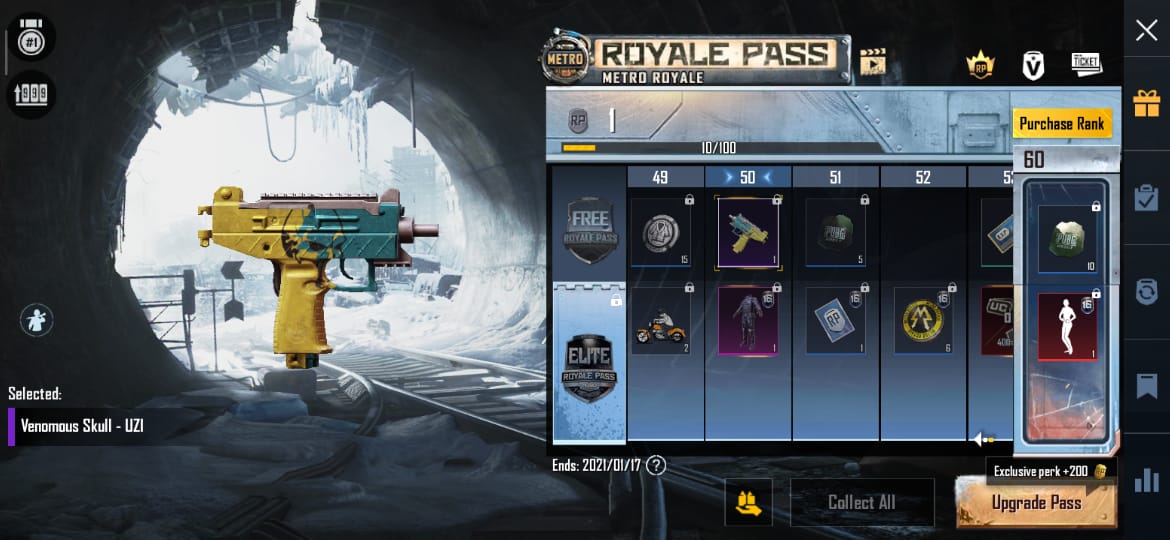1170x540 pixels.
Task: Switch to the missions clipboard tab
Action: point(1146,197)
